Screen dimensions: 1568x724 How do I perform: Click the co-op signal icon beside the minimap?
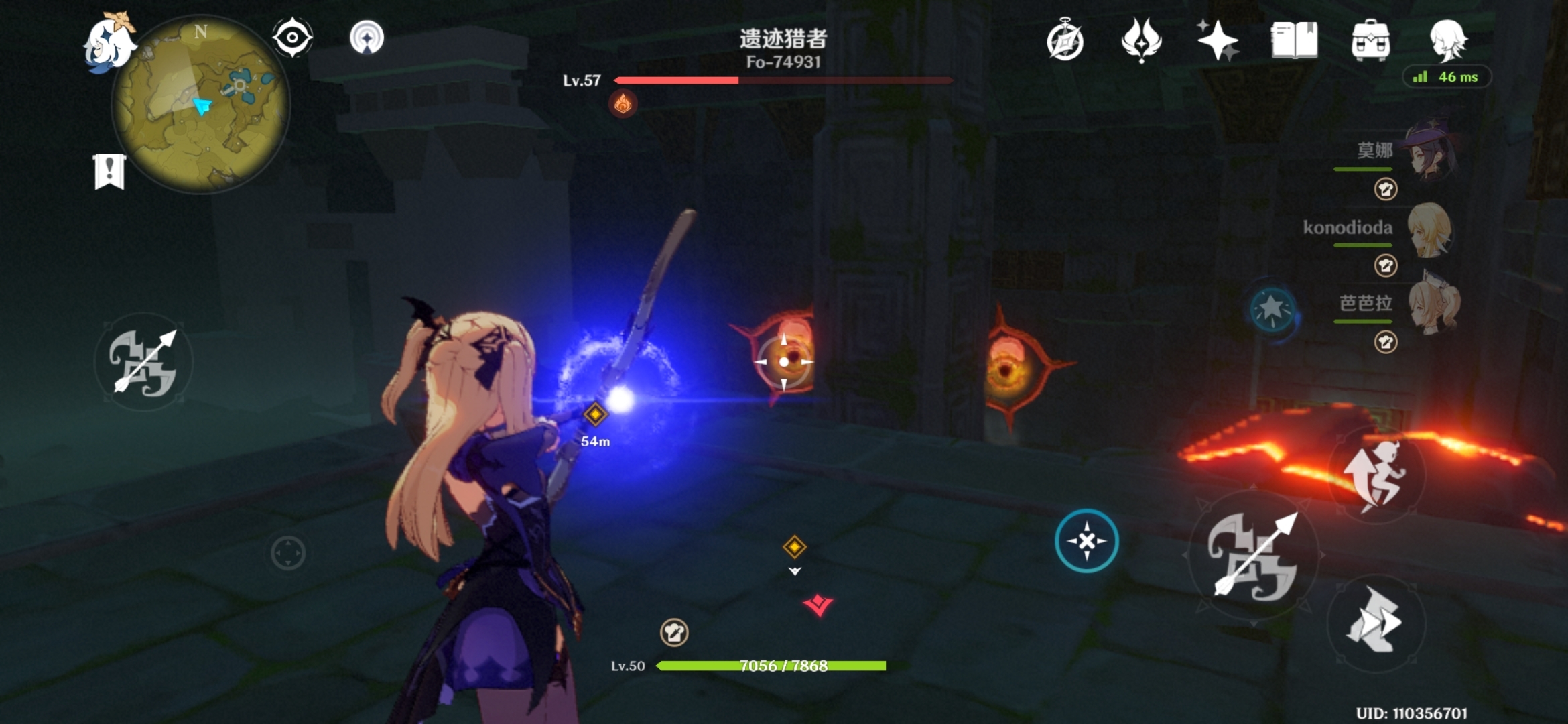click(367, 38)
